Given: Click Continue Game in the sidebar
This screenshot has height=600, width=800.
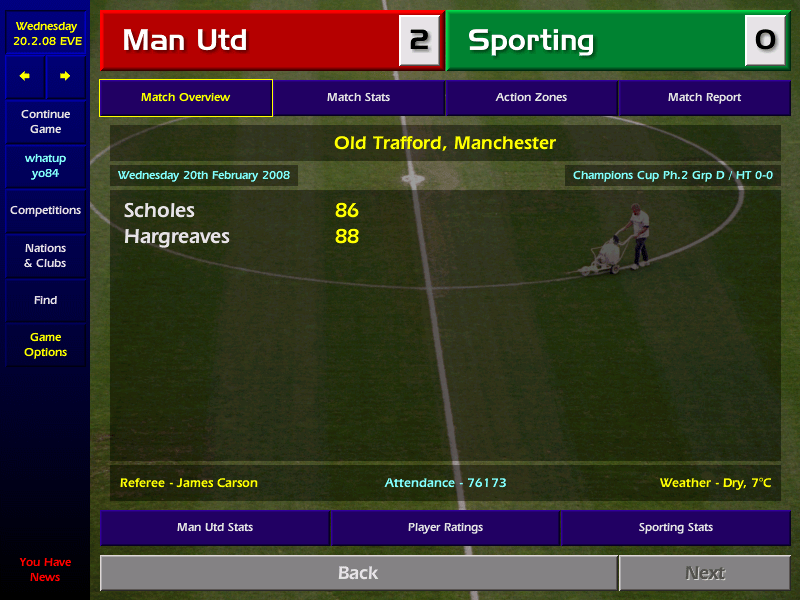Looking at the screenshot, I should pos(45,122).
